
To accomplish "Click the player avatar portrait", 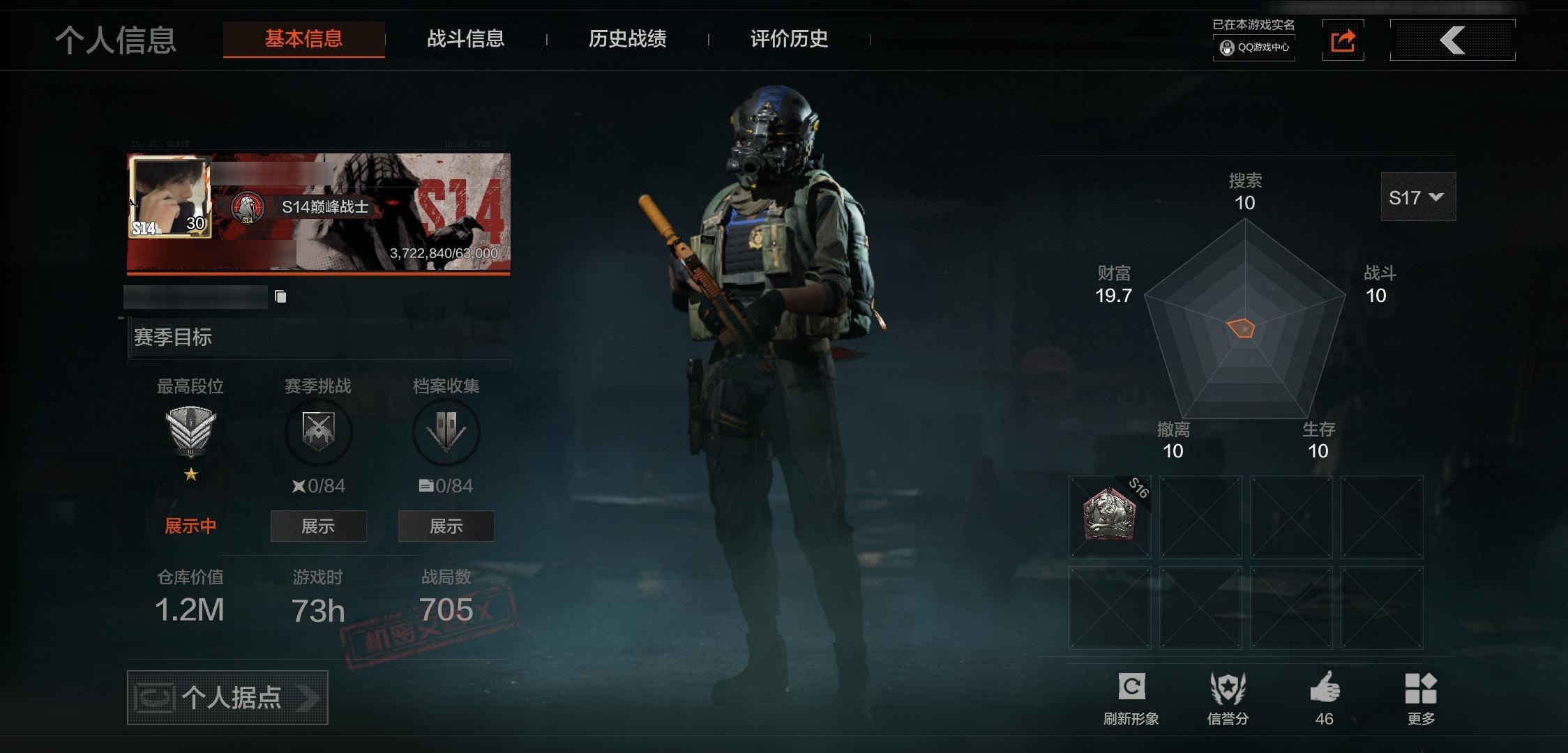I will tap(169, 197).
